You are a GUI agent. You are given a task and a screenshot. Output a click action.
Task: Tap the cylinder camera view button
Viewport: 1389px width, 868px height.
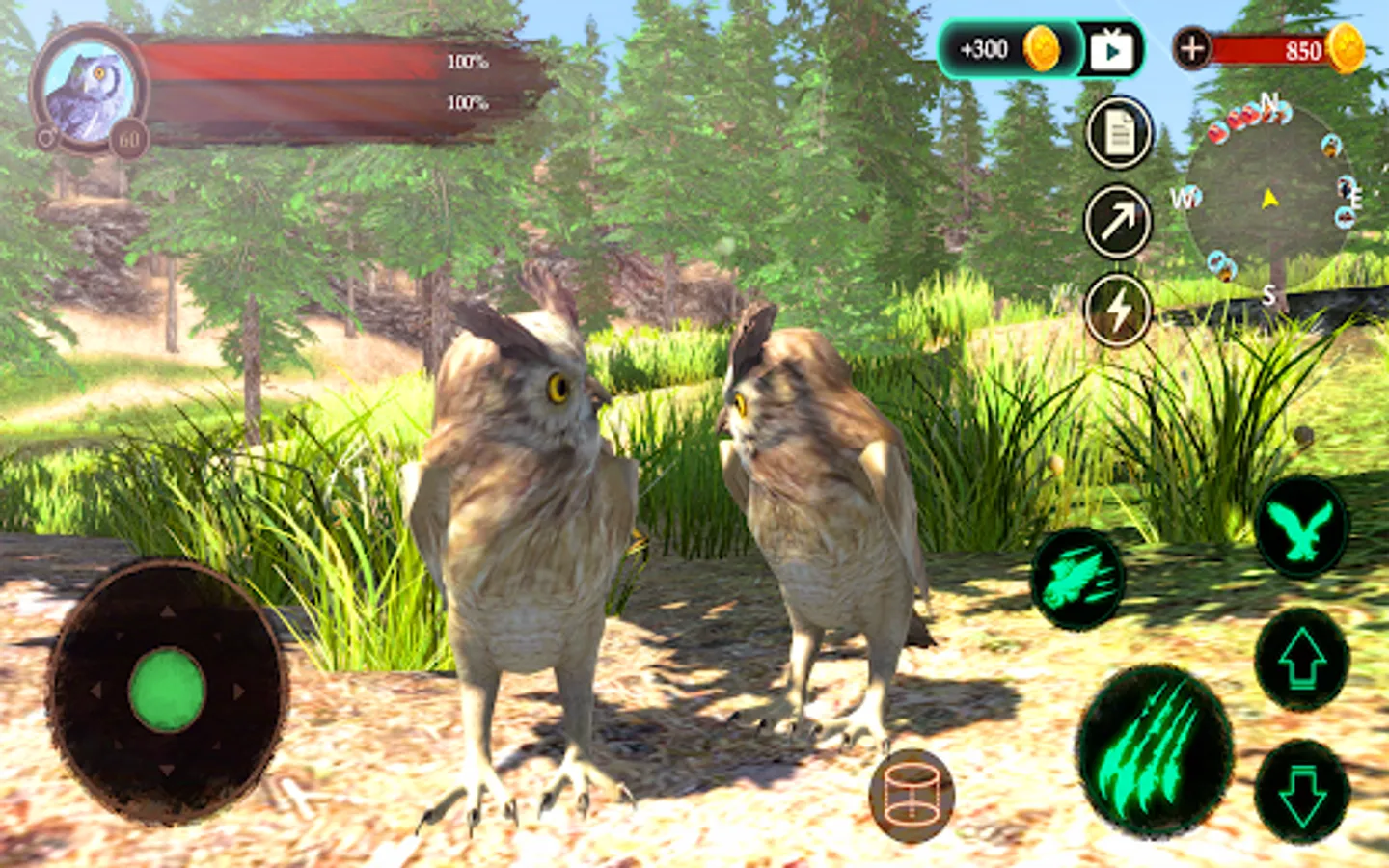912,796
